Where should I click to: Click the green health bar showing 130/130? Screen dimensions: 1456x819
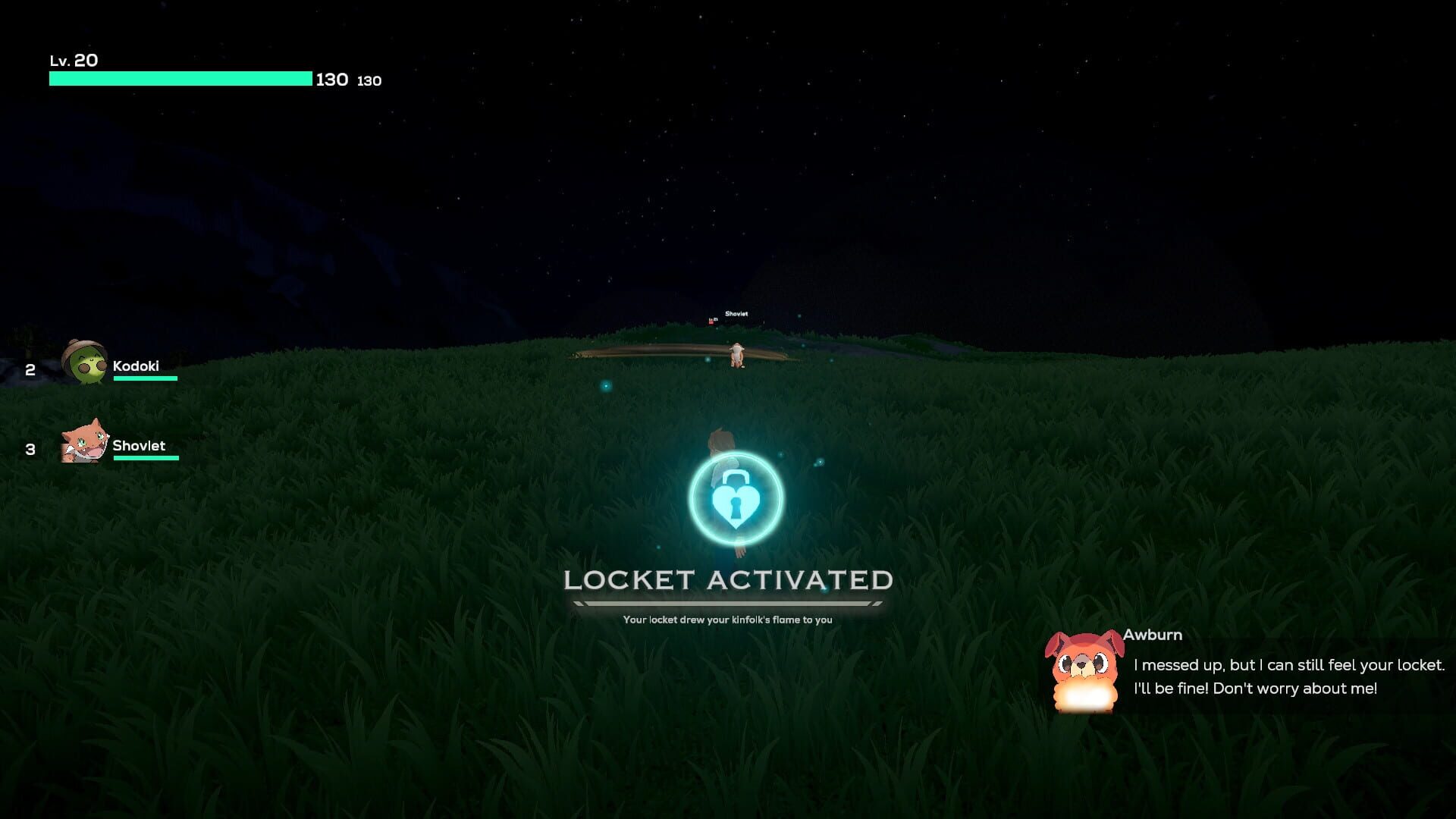(x=180, y=78)
